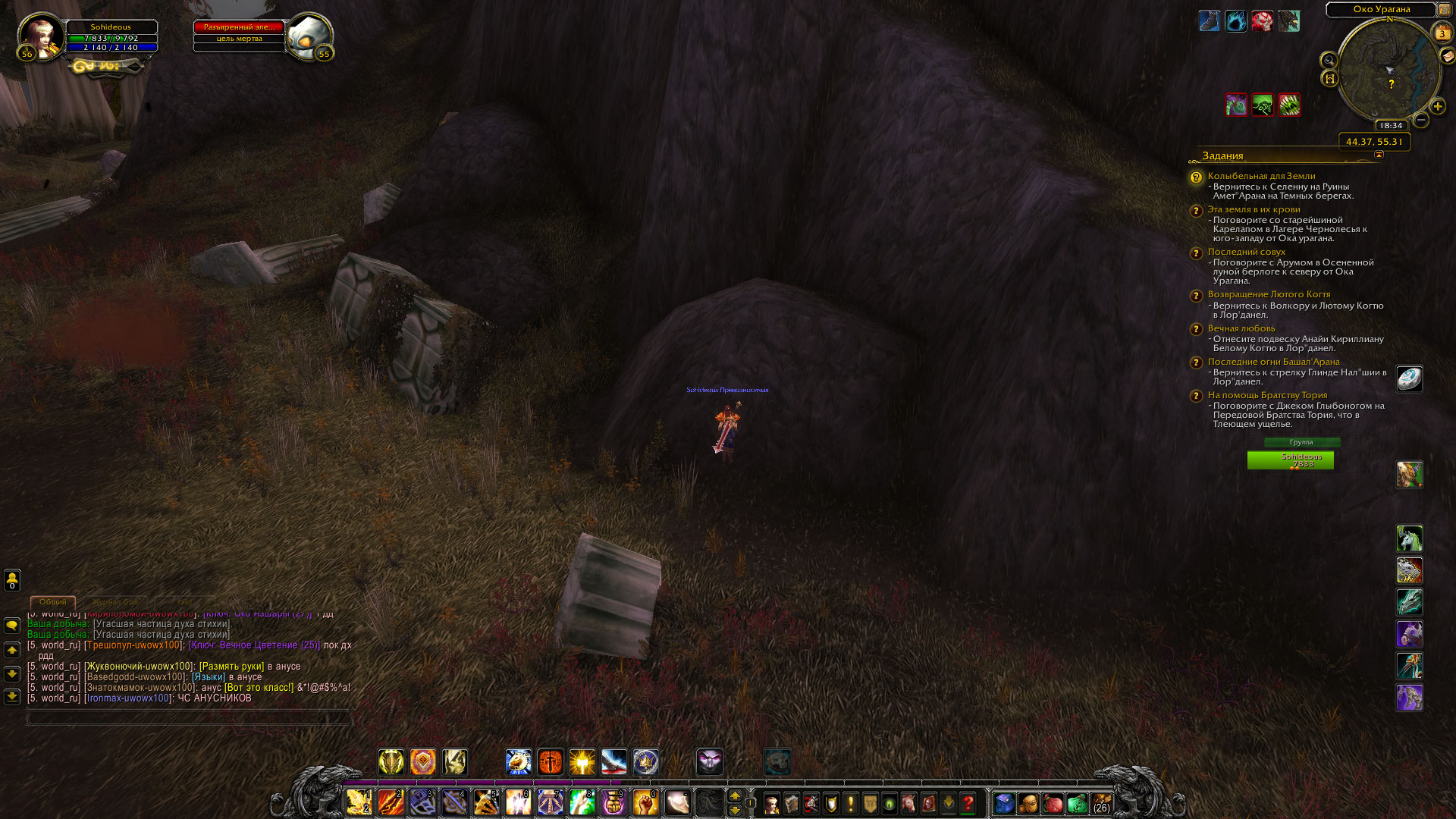This screenshot has height=819, width=1456.
Task: Open the mail envelope notification
Action: [1448, 55]
